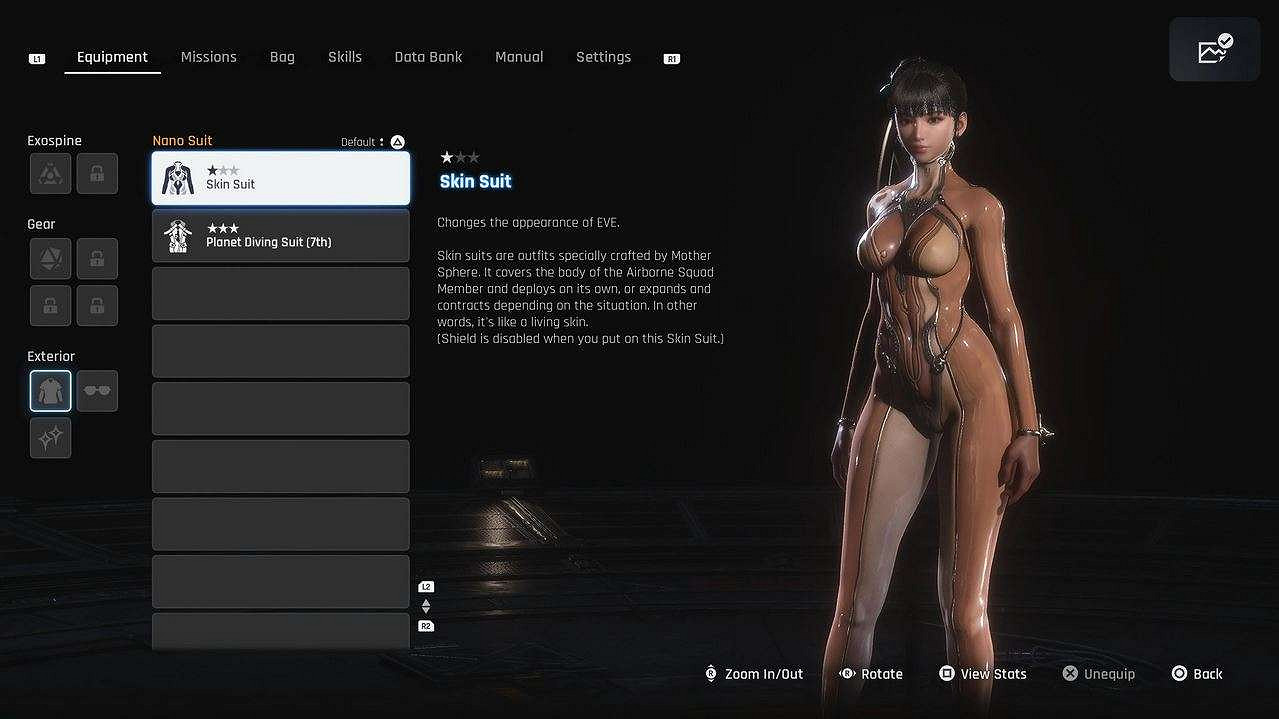Viewport: 1279px width, 719px height.
Task: Show the Skills tab
Action: click(x=345, y=57)
